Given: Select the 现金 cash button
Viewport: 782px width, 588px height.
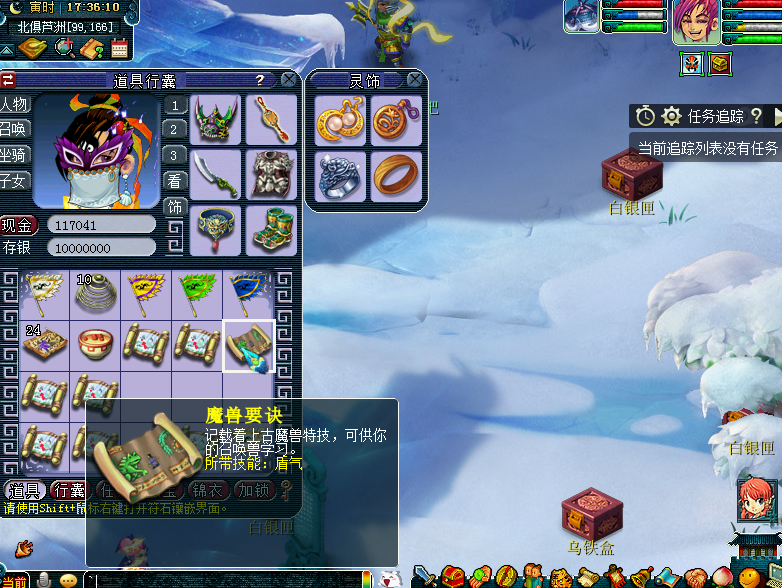Looking at the screenshot, I should 18,225.
